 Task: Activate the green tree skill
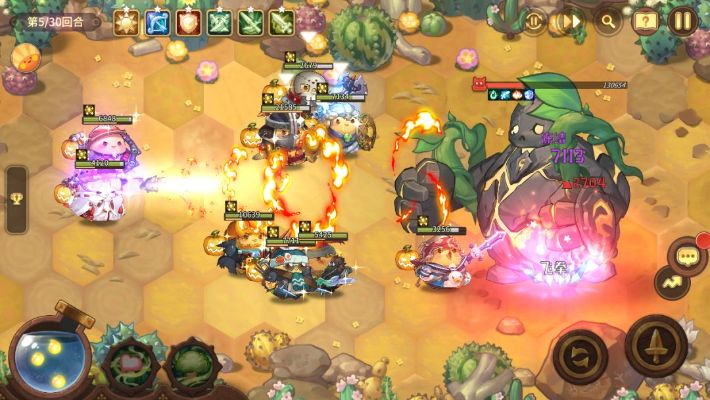click(x=189, y=364)
